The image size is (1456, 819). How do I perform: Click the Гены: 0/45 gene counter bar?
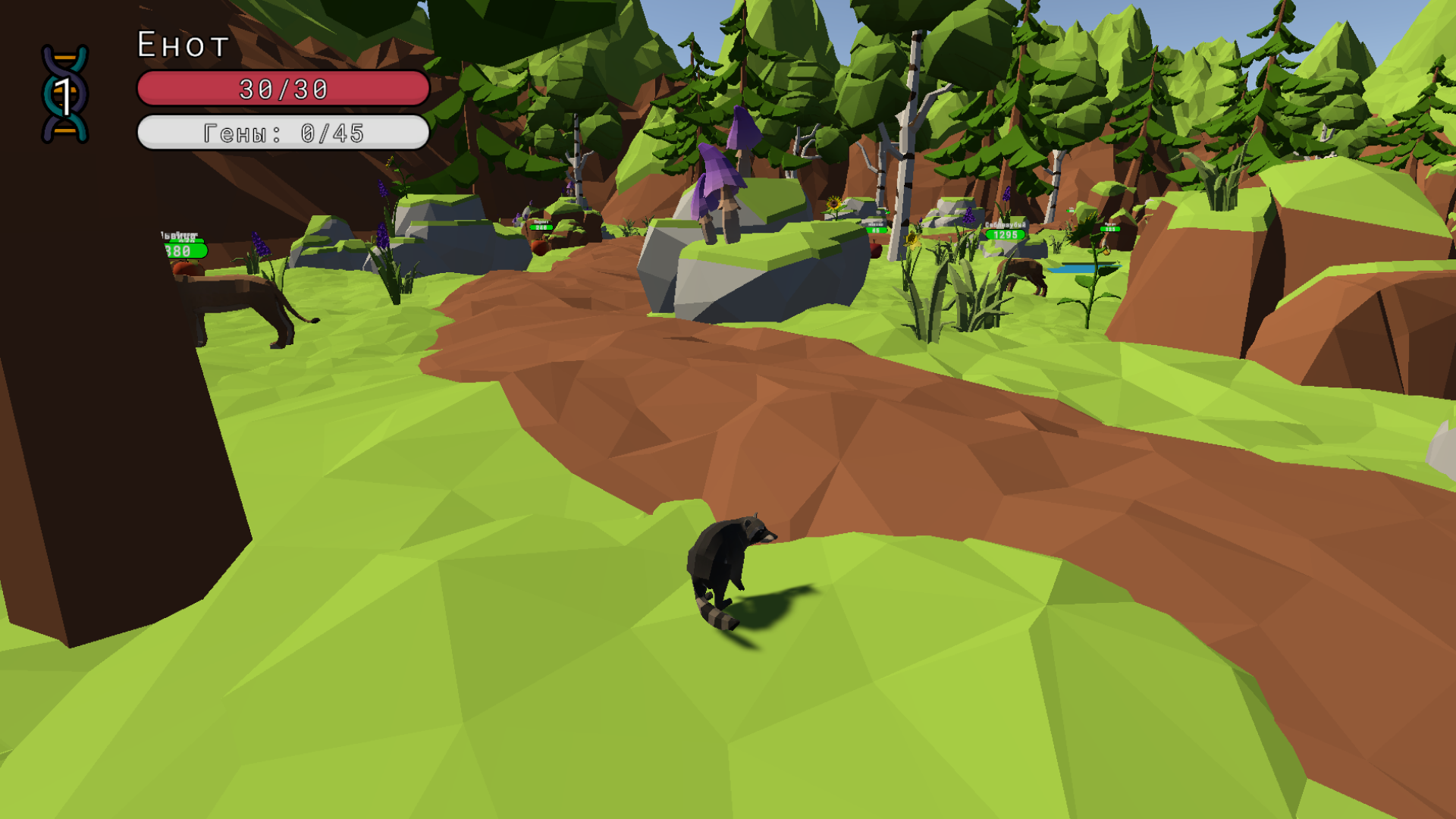(x=282, y=132)
